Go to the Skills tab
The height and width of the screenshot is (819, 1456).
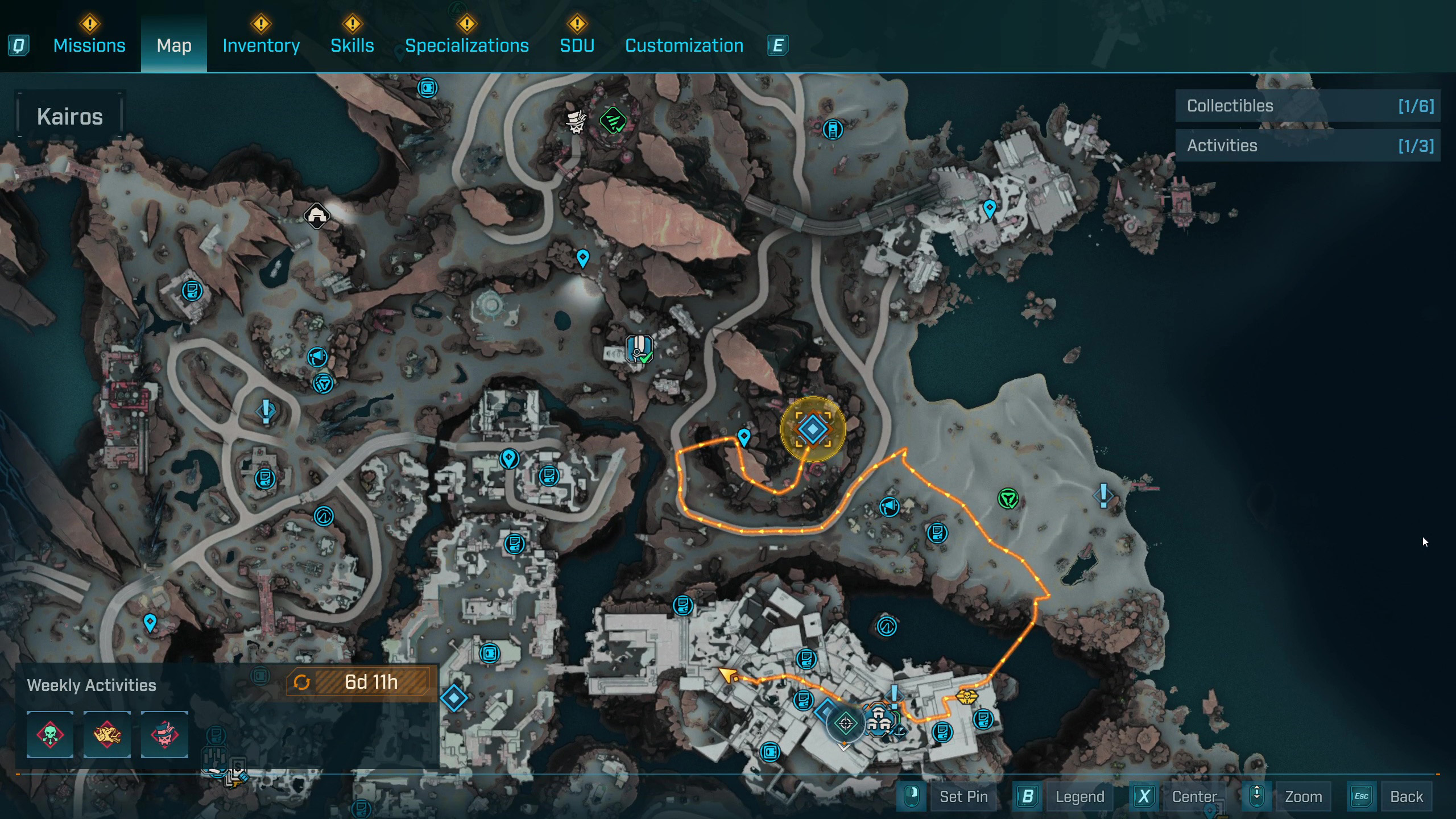click(352, 45)
